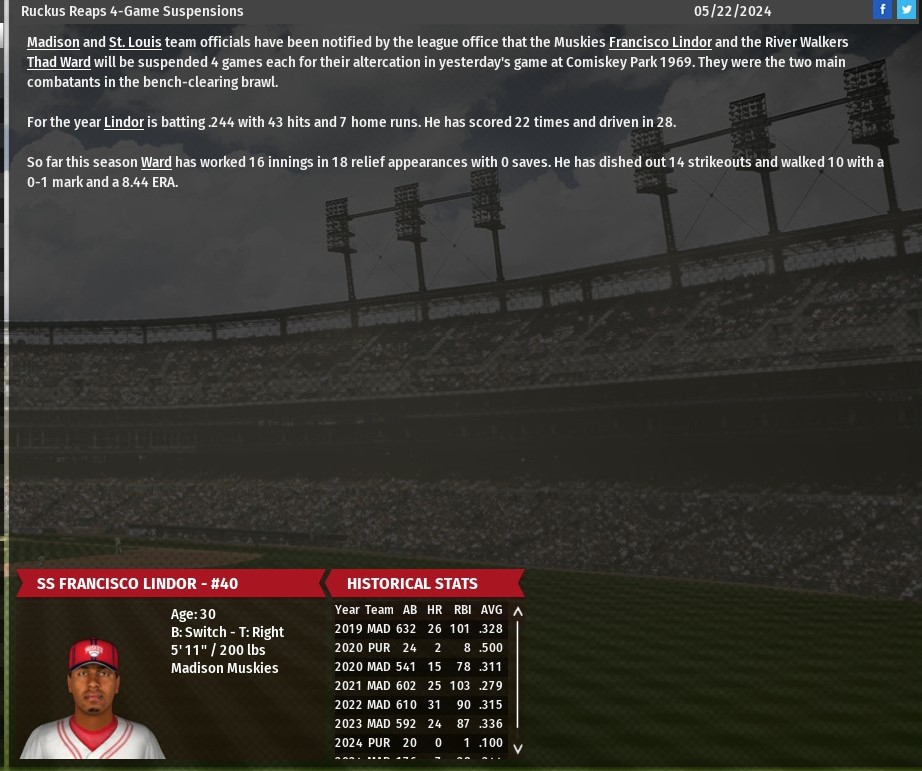Open the St. Louis team link
This screenshot has height=771, width=922.
pos(135,42)
